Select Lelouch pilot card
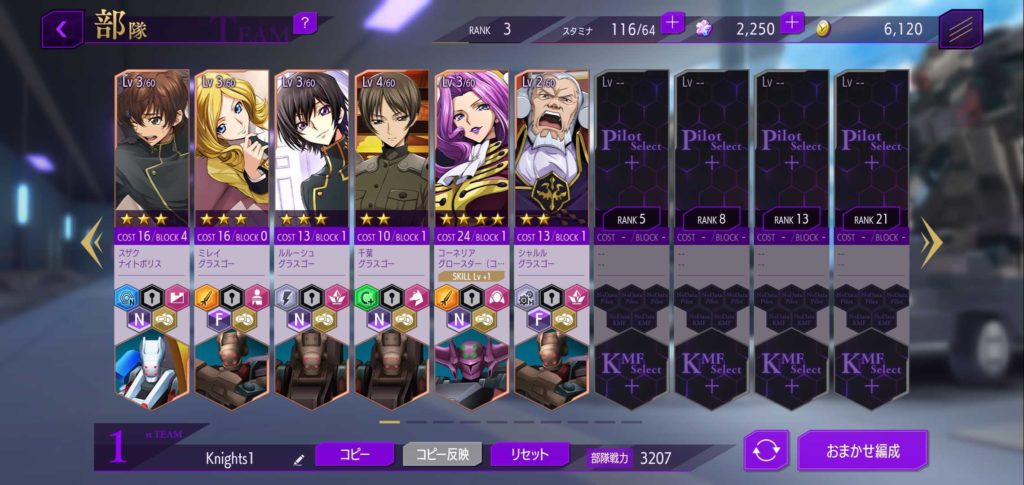The width and height of the screenshot is (1024, 485). (x=311, y=145)
